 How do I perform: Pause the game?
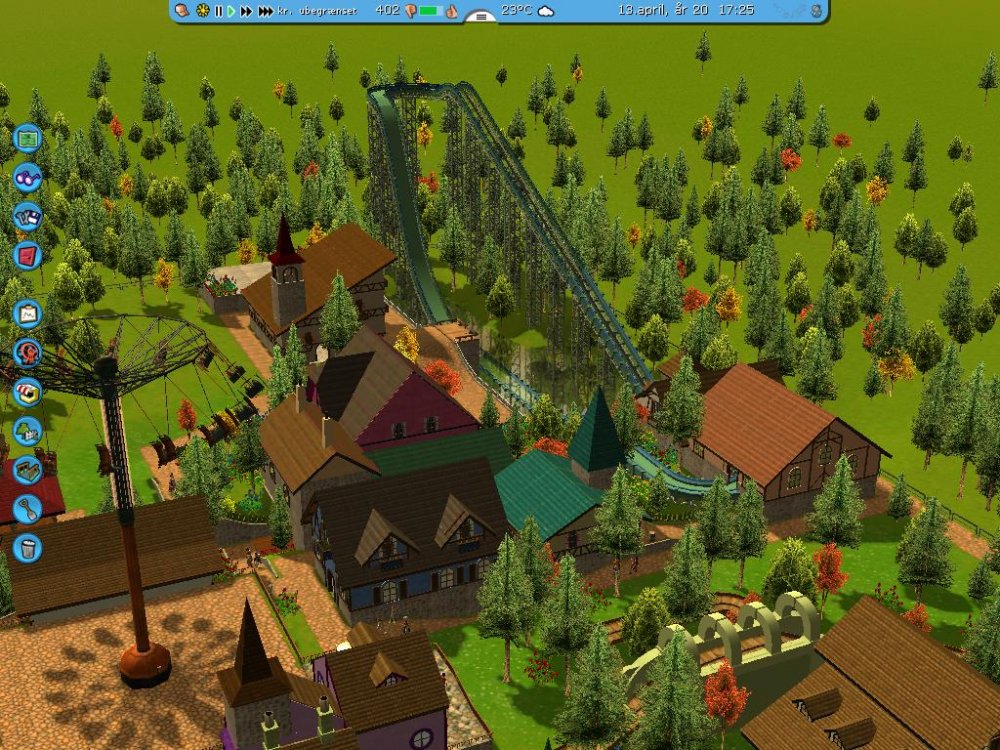click(x=218, y=11)
